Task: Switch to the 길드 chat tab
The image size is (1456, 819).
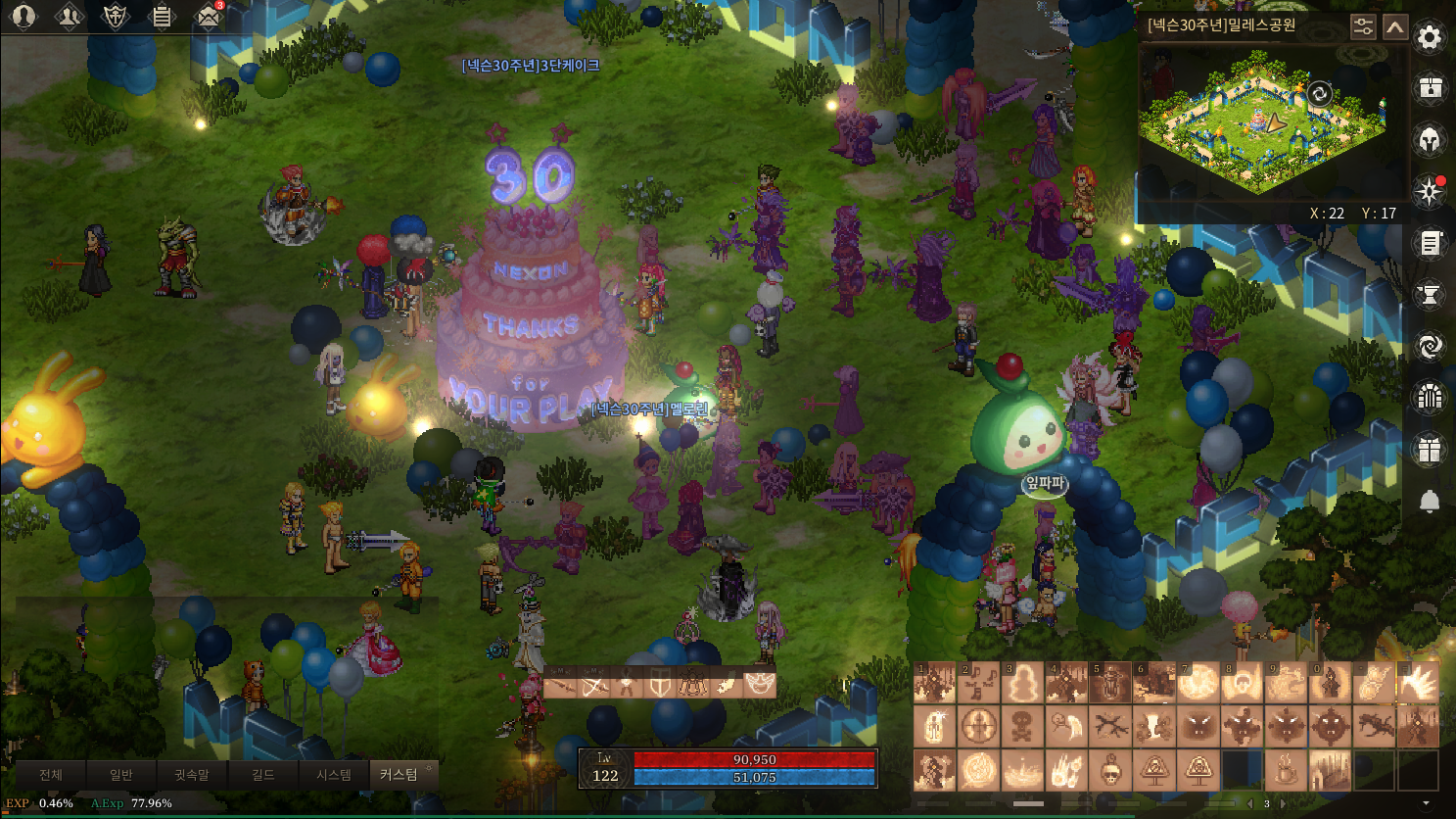Action: (262, 775)
